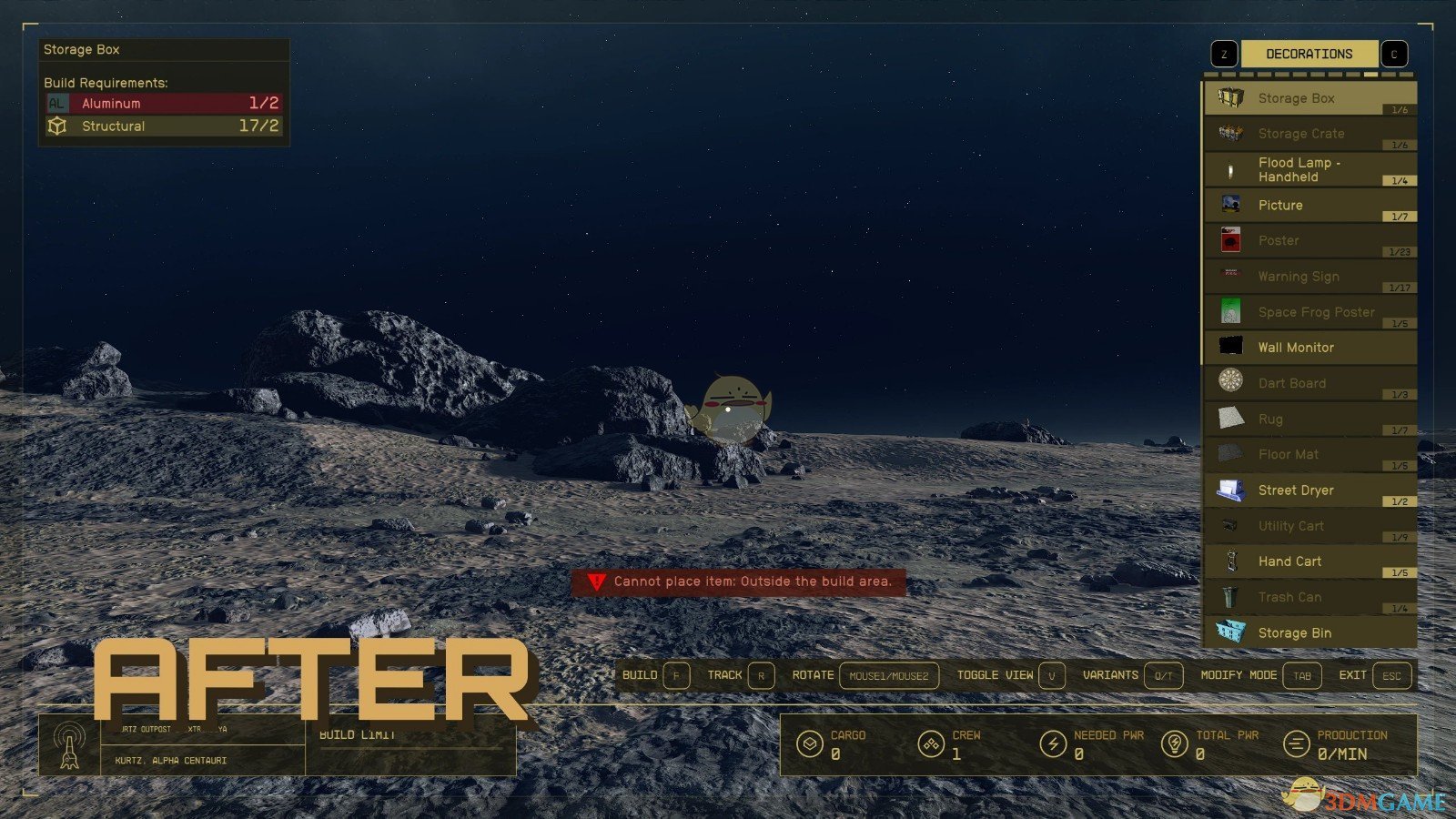Toggle view with the V button
1456x819 pixels.
(x=1051, y=675)
